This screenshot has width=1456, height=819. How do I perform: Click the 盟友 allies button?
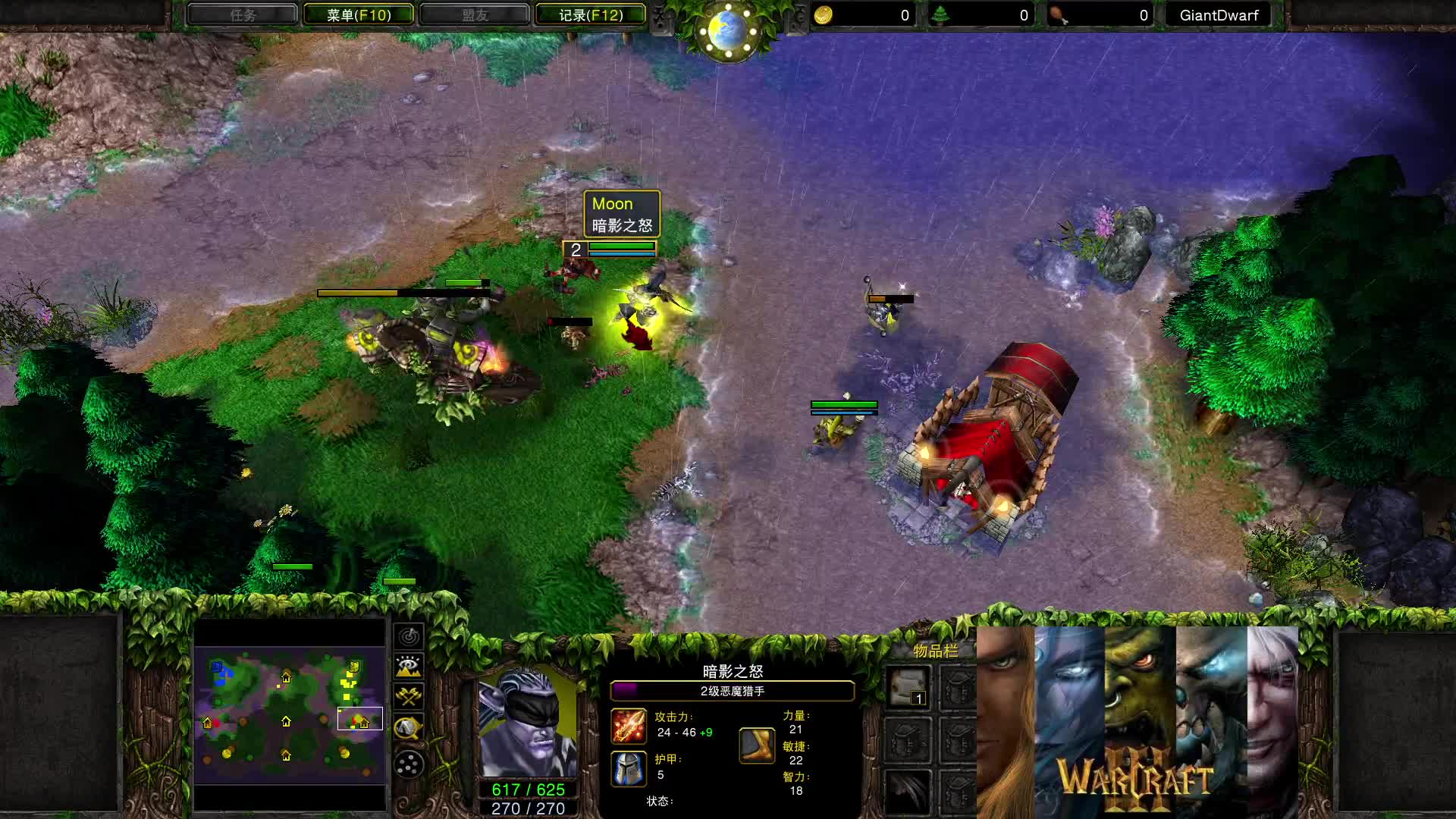tap(475, 14)
